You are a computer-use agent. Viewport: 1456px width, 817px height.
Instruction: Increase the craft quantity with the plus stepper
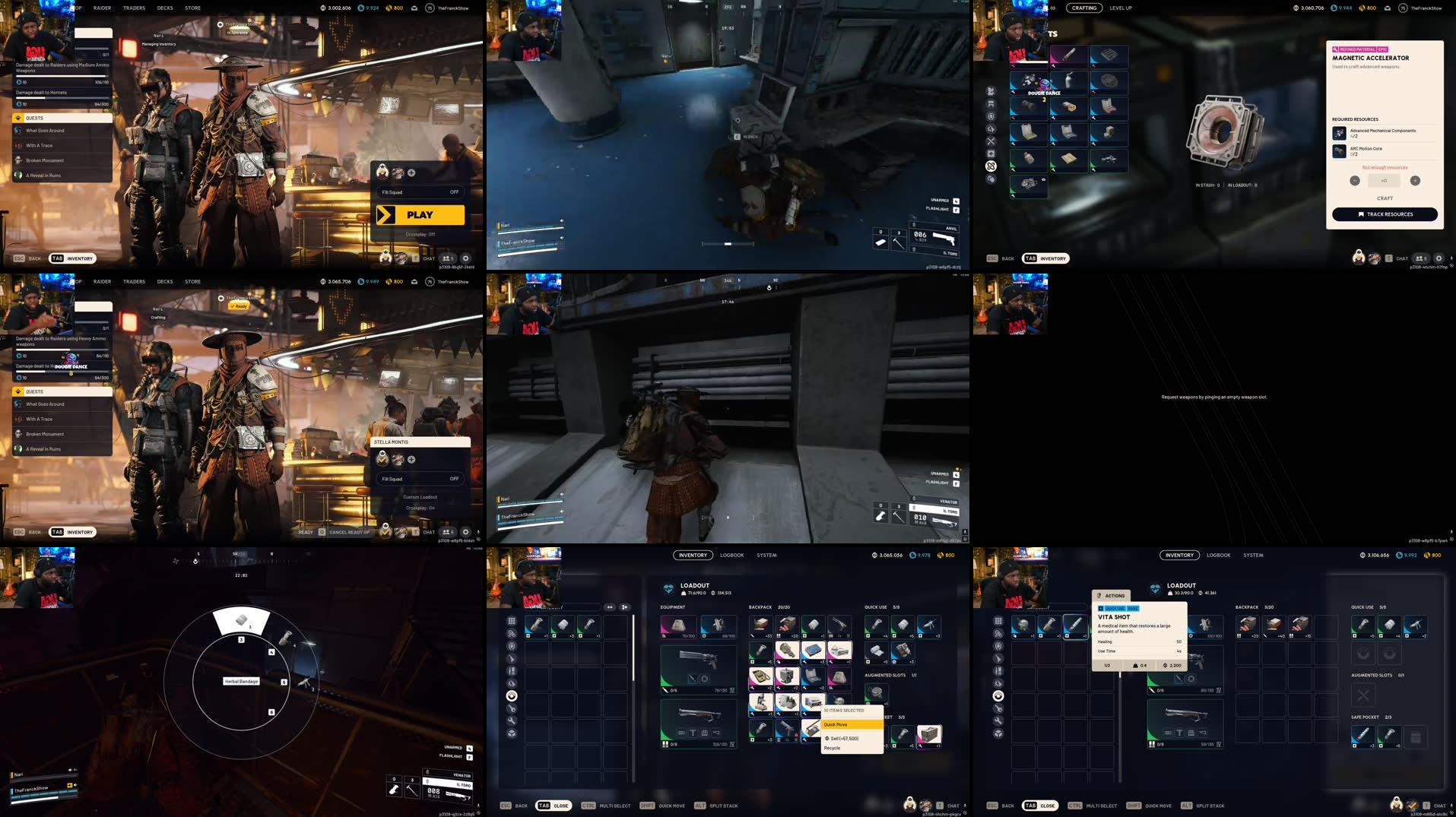coord(1415,180)
